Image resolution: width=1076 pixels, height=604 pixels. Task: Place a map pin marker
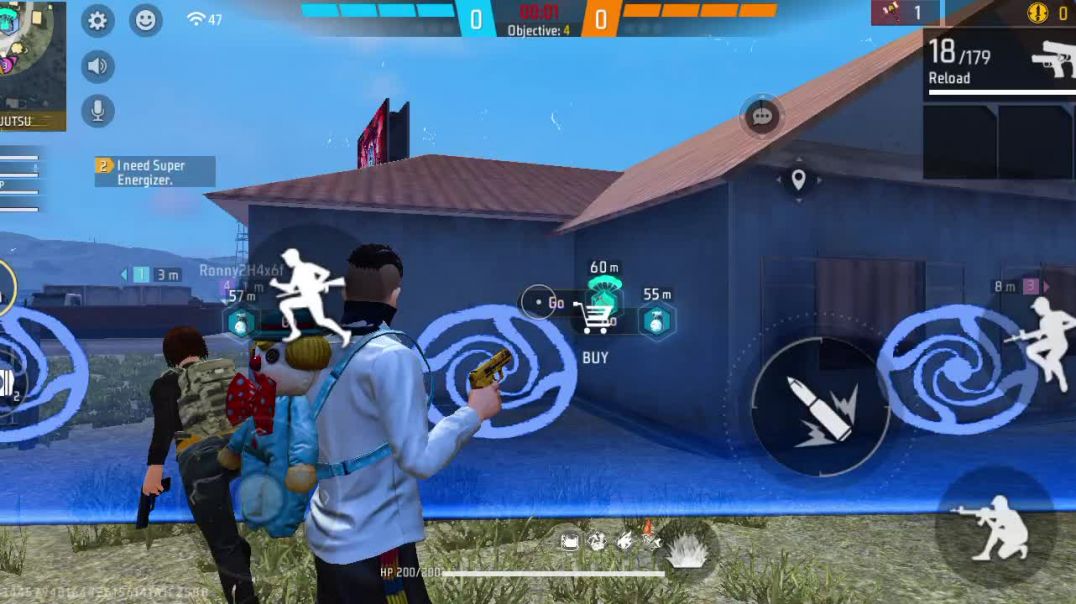[x=798, y=180]
